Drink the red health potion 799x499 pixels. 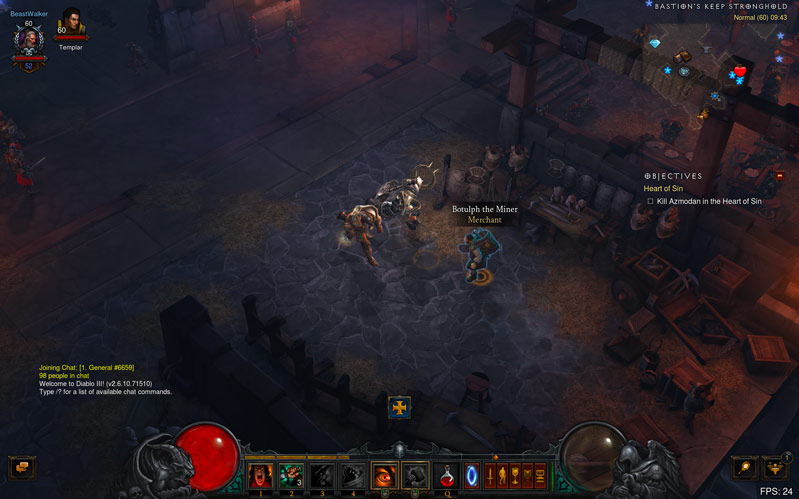447,477
